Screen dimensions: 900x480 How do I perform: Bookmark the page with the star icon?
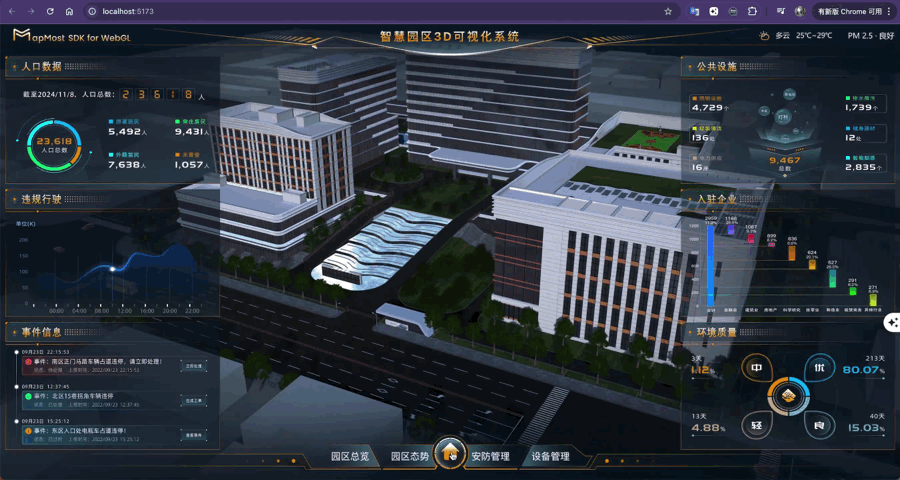(668, 11)
